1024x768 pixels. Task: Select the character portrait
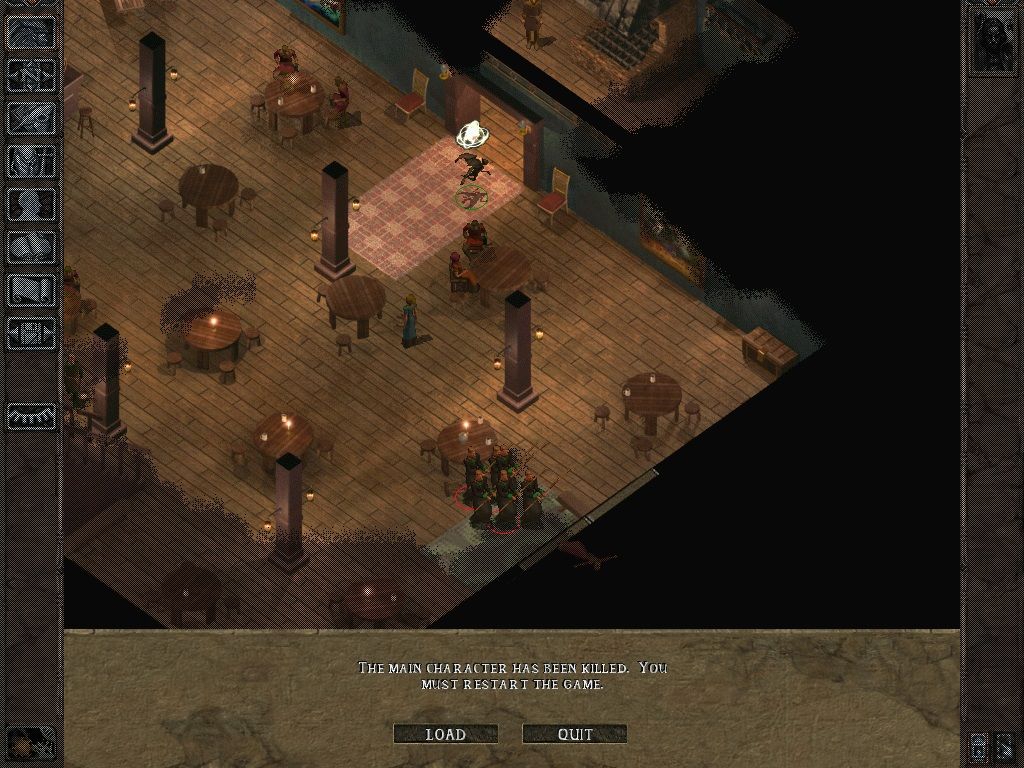(990, 41)
